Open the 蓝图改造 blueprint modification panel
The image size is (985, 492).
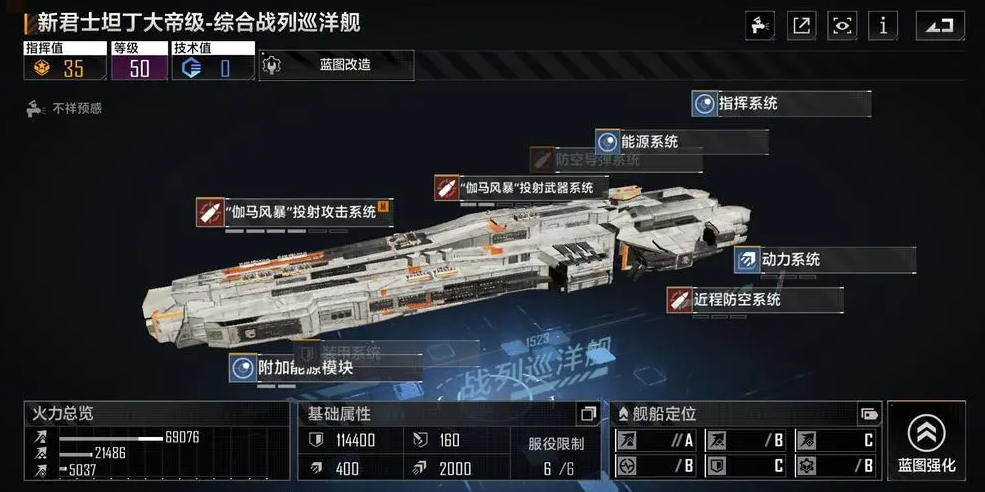coord(335,65)
